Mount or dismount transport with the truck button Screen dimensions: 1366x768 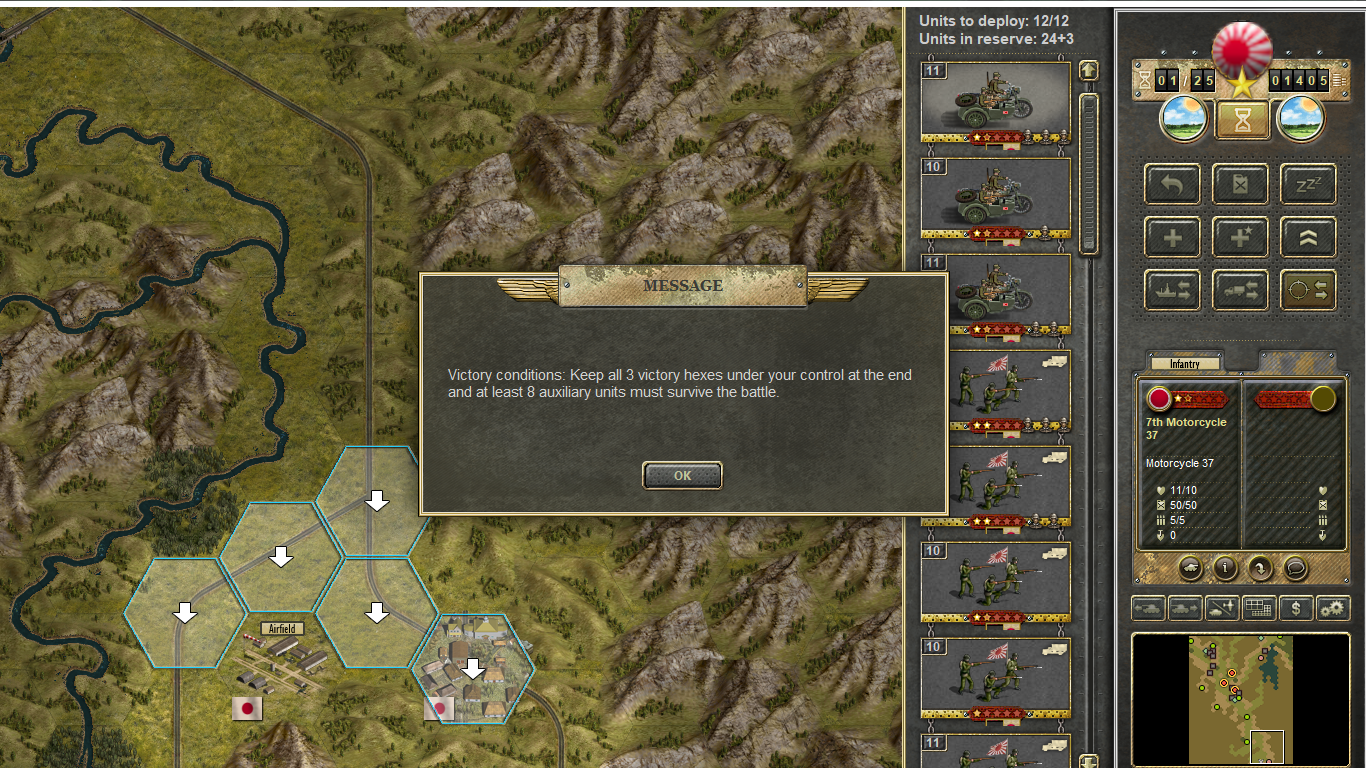(x=1240, y=290)
